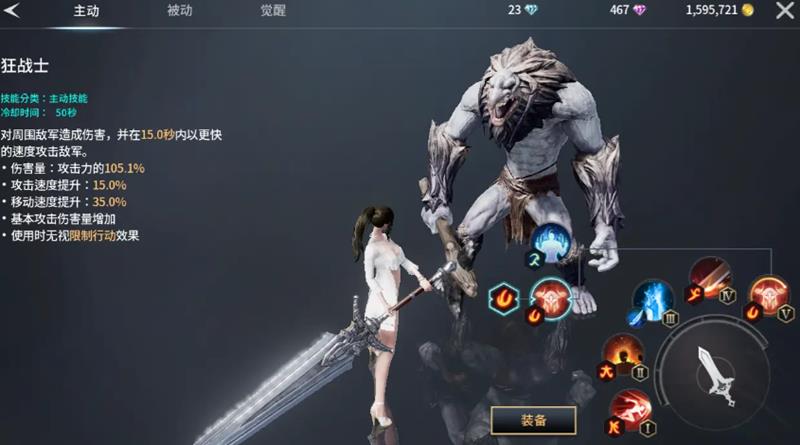Open the 被动 (Passive) skills tab
Viewport: 800px width, 445px height.
click(180, 12)
